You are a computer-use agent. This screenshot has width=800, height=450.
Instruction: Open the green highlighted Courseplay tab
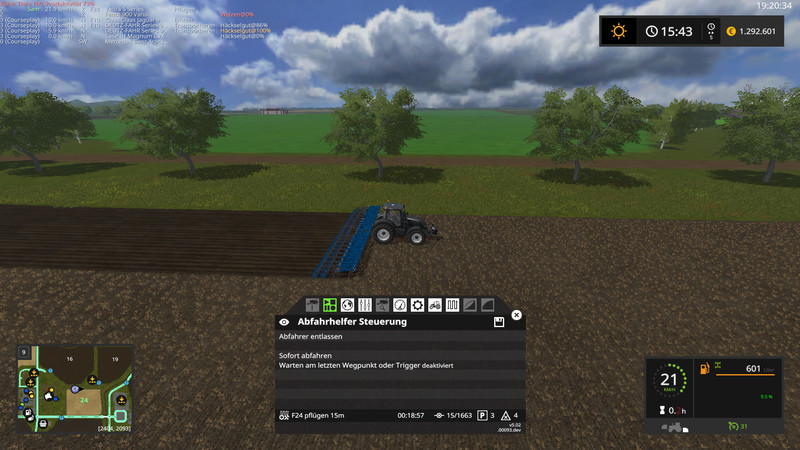pos(329,304)
